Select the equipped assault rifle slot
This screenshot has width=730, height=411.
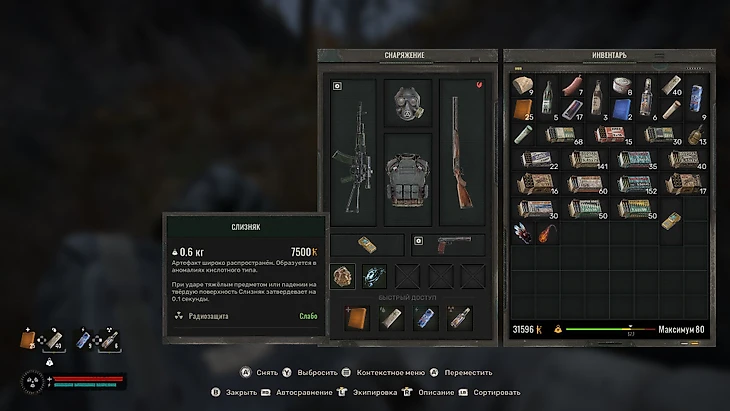click(x=352, y=155)
